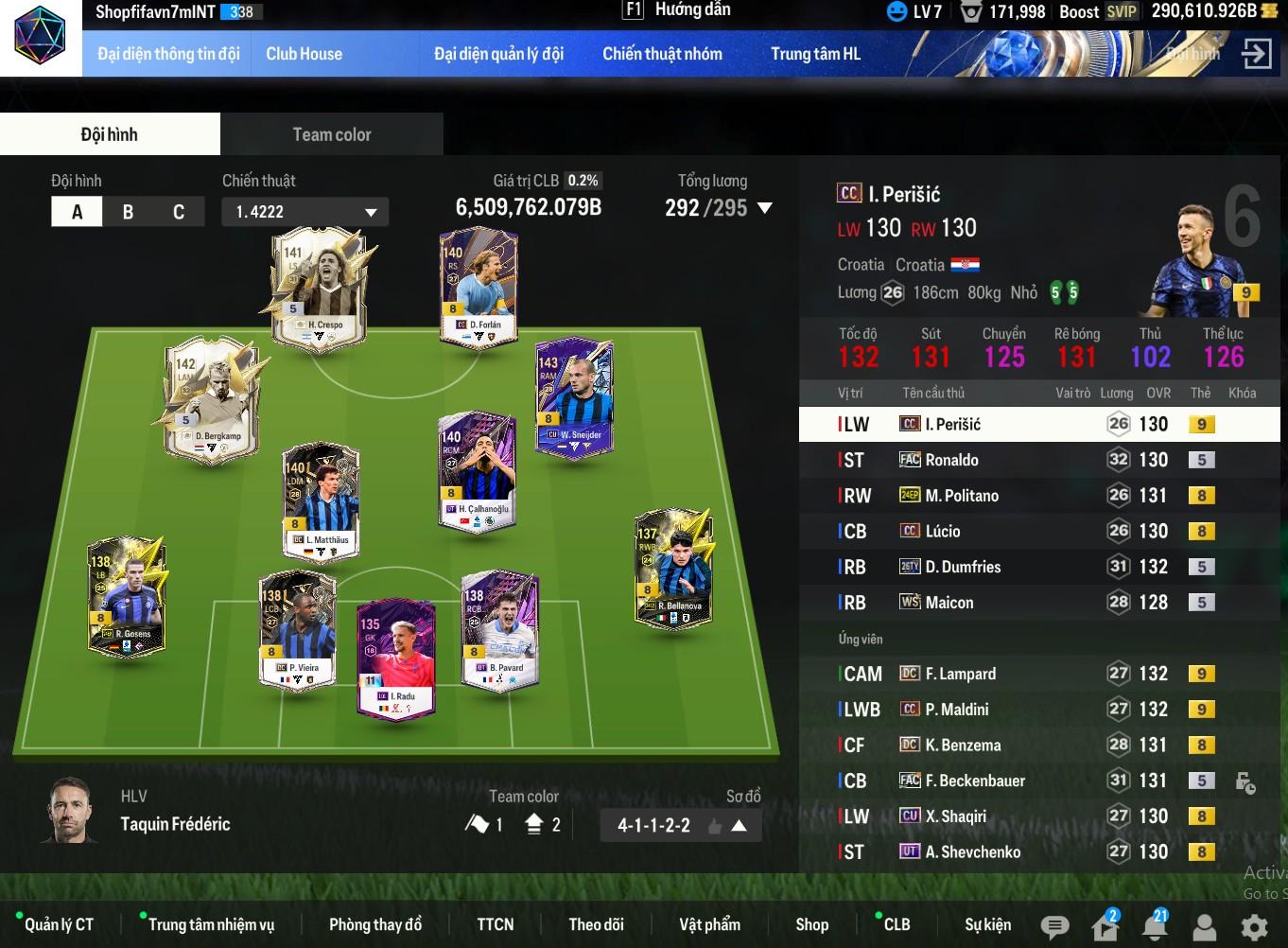Open Phòng thay đồ section
This screenshot has height=948, width=1288.
pyautogui.click(x=374, y=924)
